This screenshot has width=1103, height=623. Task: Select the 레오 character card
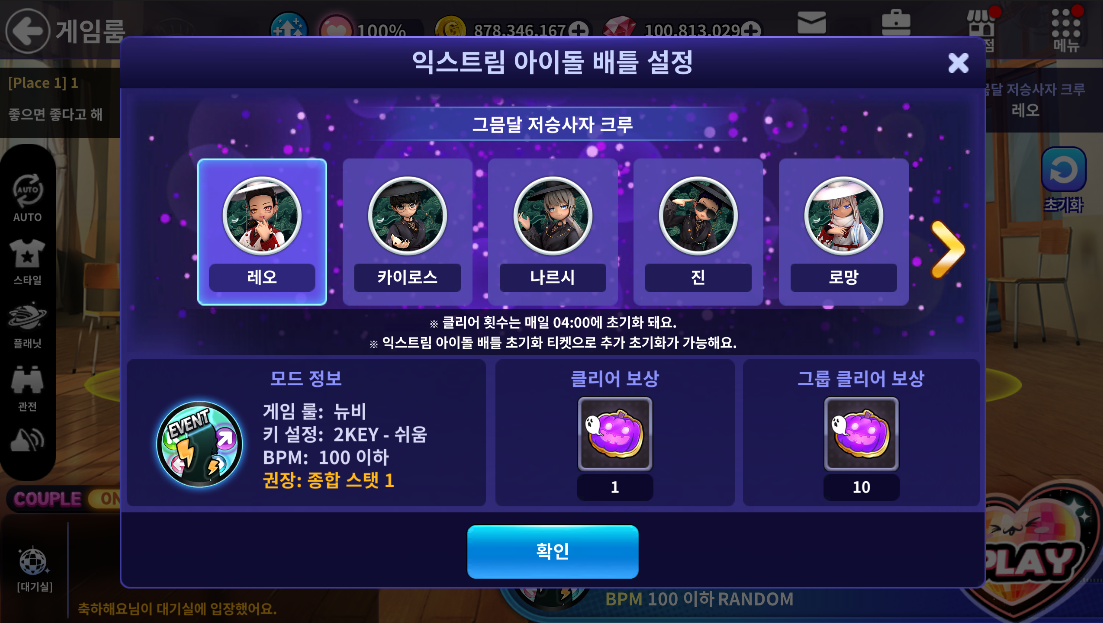[x=262, y=231]
